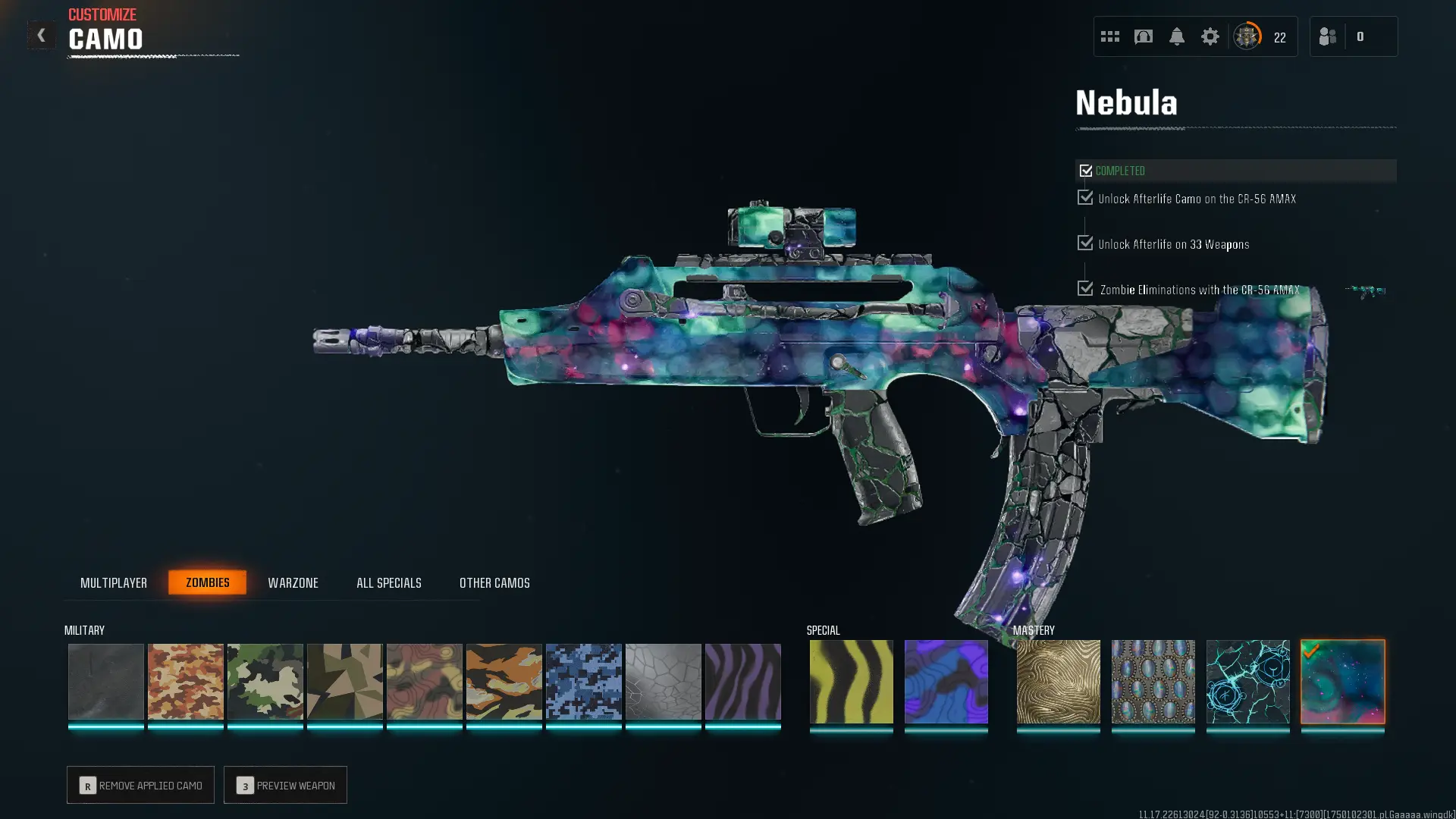Click the Preview Weapon button
The width and height of the screenshot is (1456, 819).
(x=285, y=785)
